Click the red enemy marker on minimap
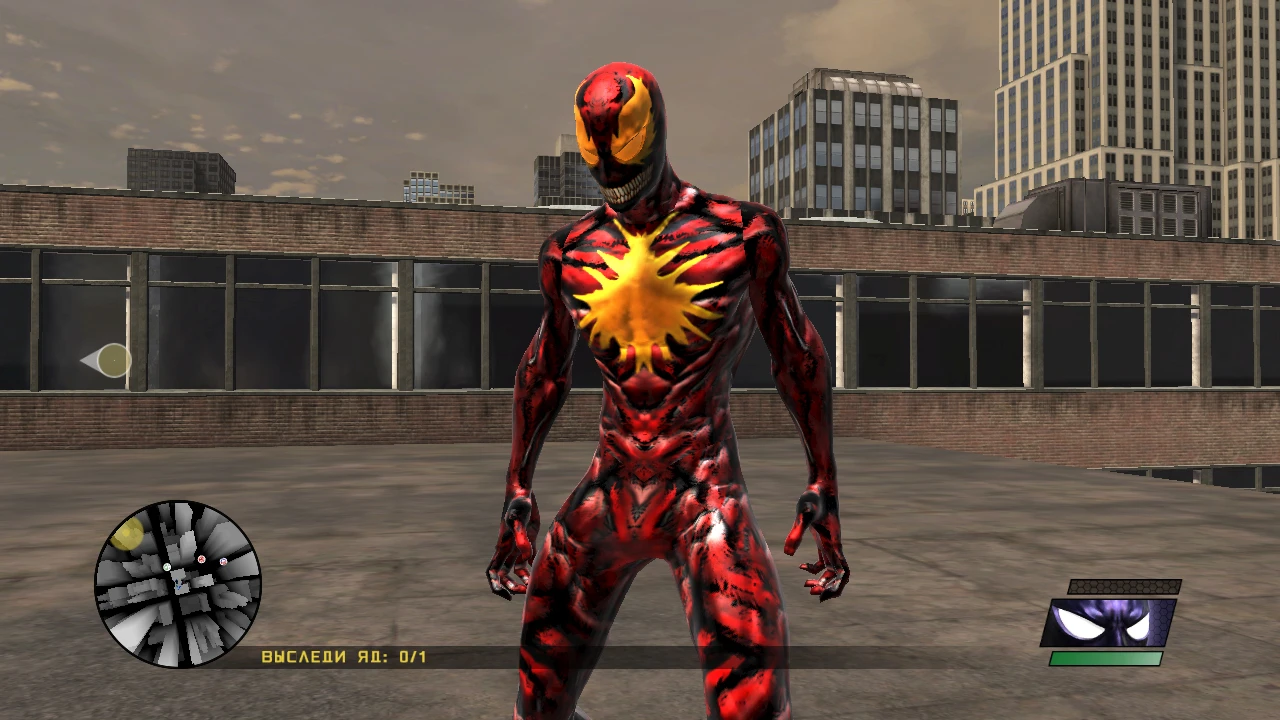1280x720 pixels. click(199, 560)
